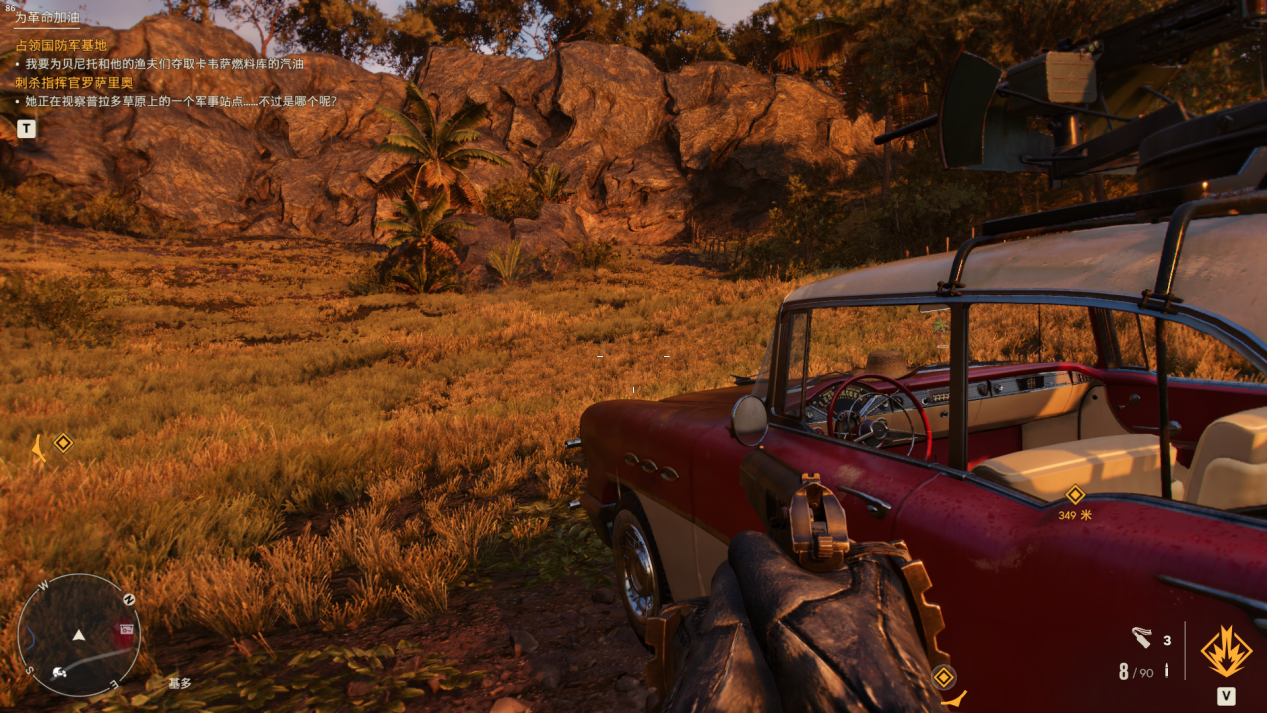Select the Molotov cocktail throwable icon
The width and height of the screenshot is (1267, 713).
[1142, 637]
